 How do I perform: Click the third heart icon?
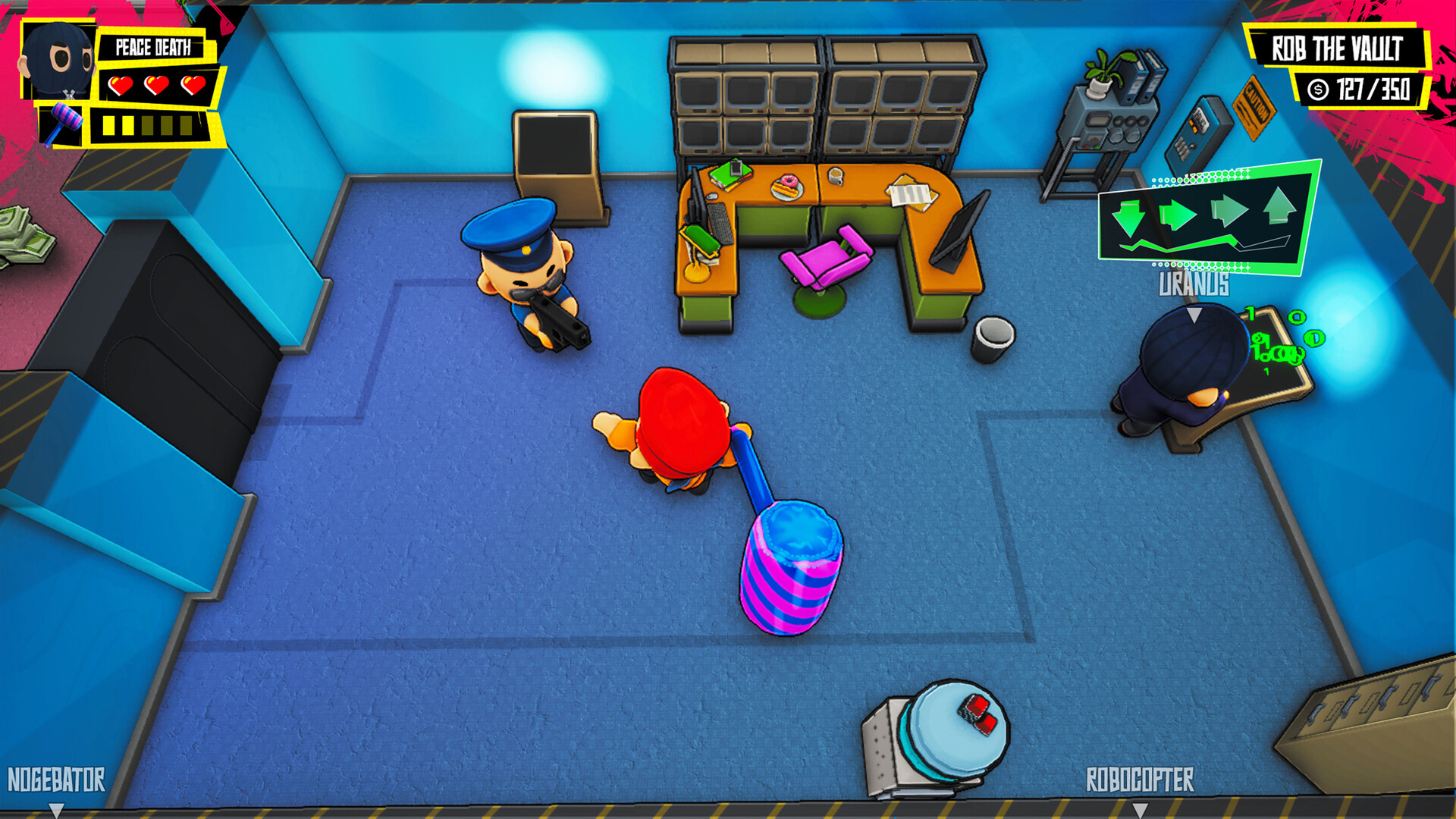(x=192, y=86)
